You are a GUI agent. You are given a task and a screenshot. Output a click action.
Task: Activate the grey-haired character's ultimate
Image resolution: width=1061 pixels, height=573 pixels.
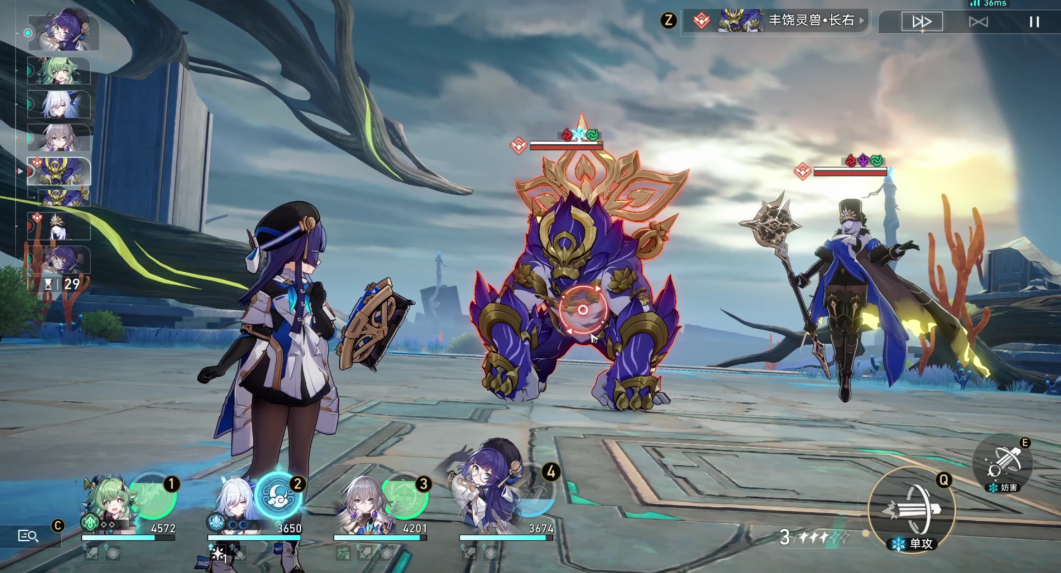(x=405, y=497)
